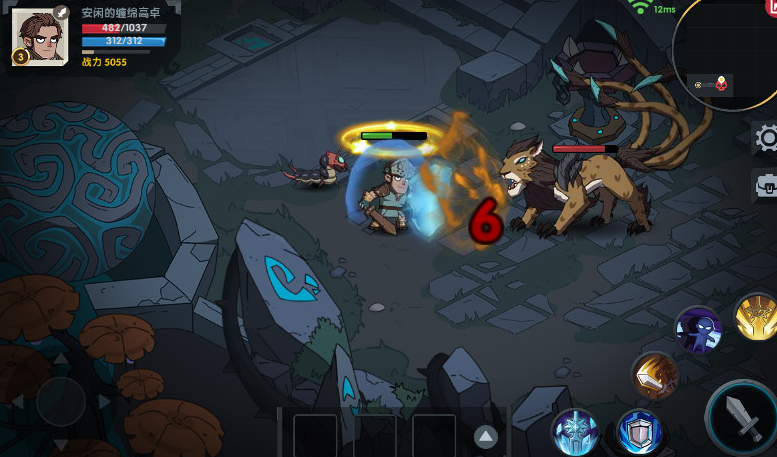Viewport: 777px width, 457px height.
Task: Expand the item bar with the up arrow
Action: point(486,436)
